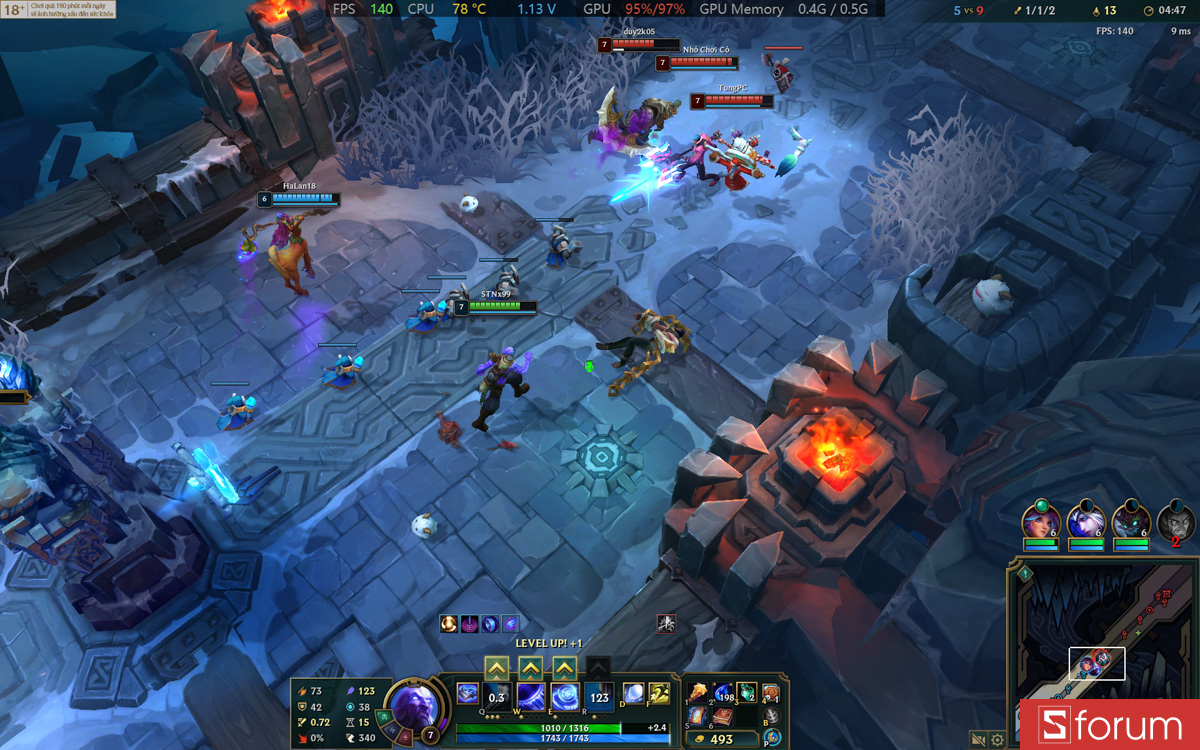Screen dimensions: 1200x750
Task: Use the green consumable in slot 3
Action: 746,693
